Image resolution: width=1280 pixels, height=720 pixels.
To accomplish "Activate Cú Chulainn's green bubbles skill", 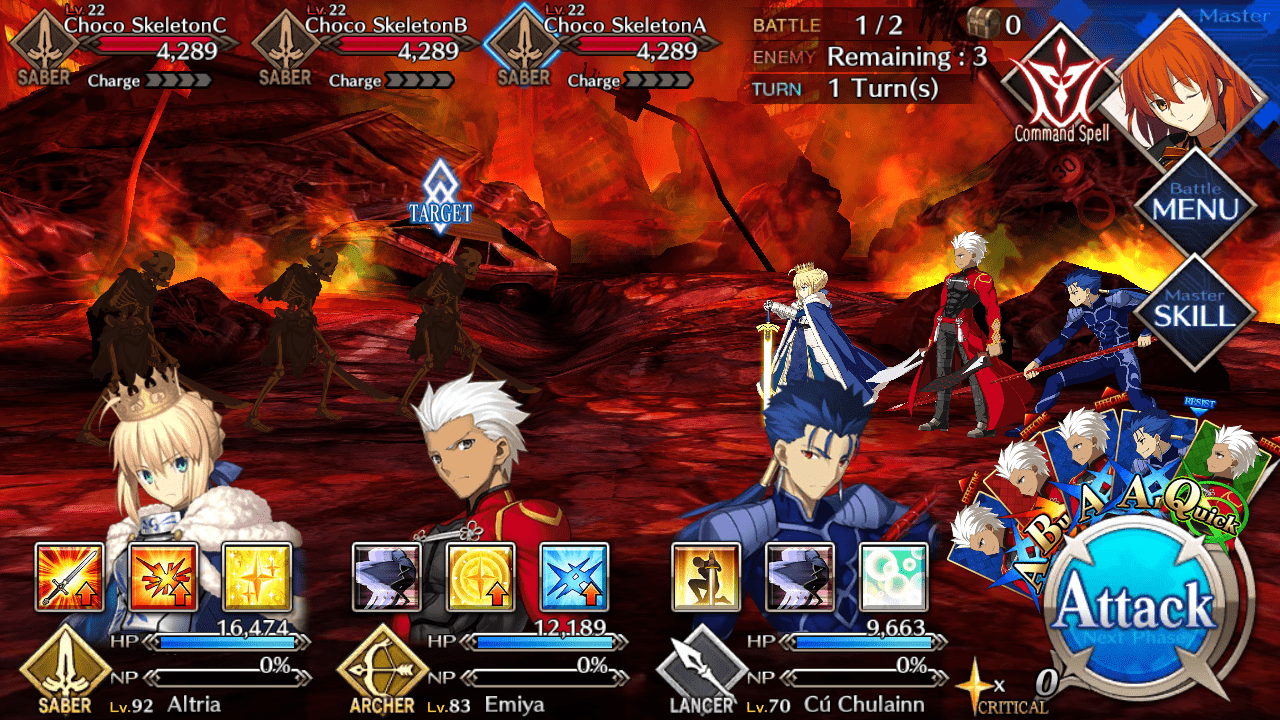I will pyautogui.click(x=892, y=577).
